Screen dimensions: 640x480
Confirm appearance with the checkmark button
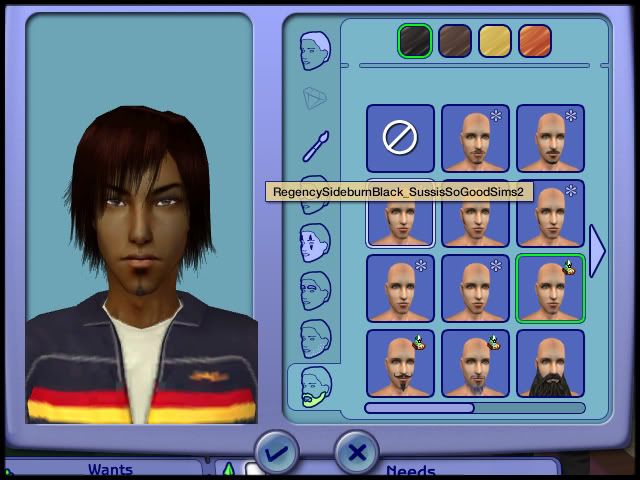pyautogui.click(x=276, y=453)
